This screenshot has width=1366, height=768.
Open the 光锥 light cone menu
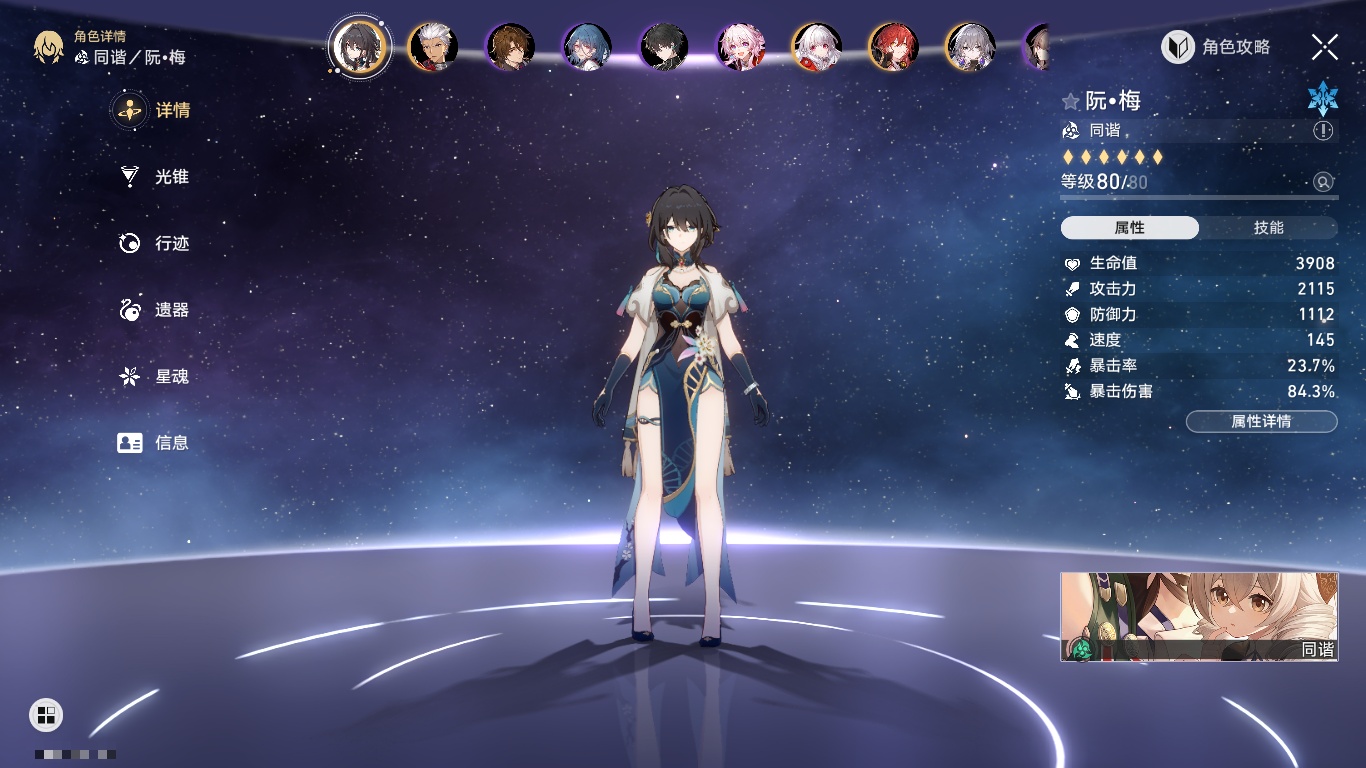[x=155, y=177]
